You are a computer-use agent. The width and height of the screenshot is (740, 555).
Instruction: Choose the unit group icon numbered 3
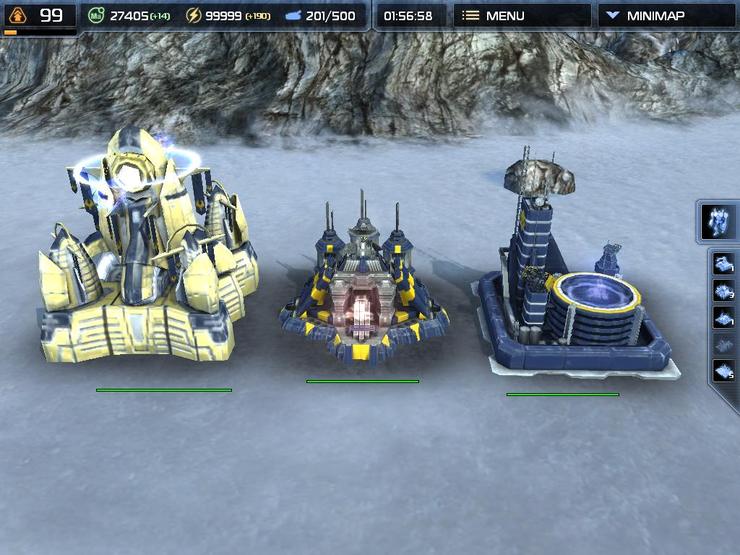tap(724, 291)
